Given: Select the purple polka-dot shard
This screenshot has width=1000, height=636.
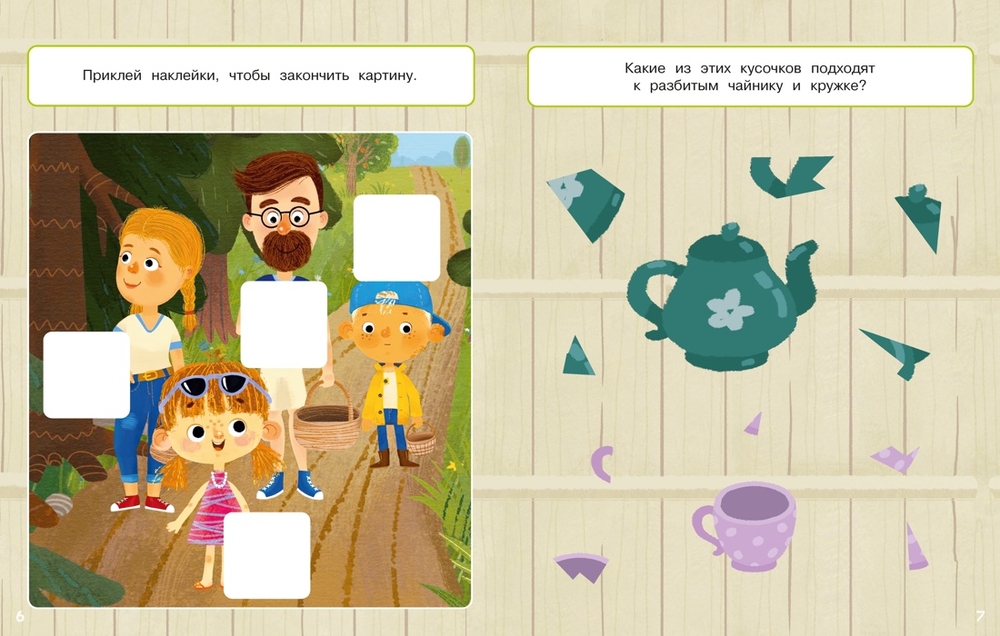Looking at the screenshot, I should coord(896,459).
